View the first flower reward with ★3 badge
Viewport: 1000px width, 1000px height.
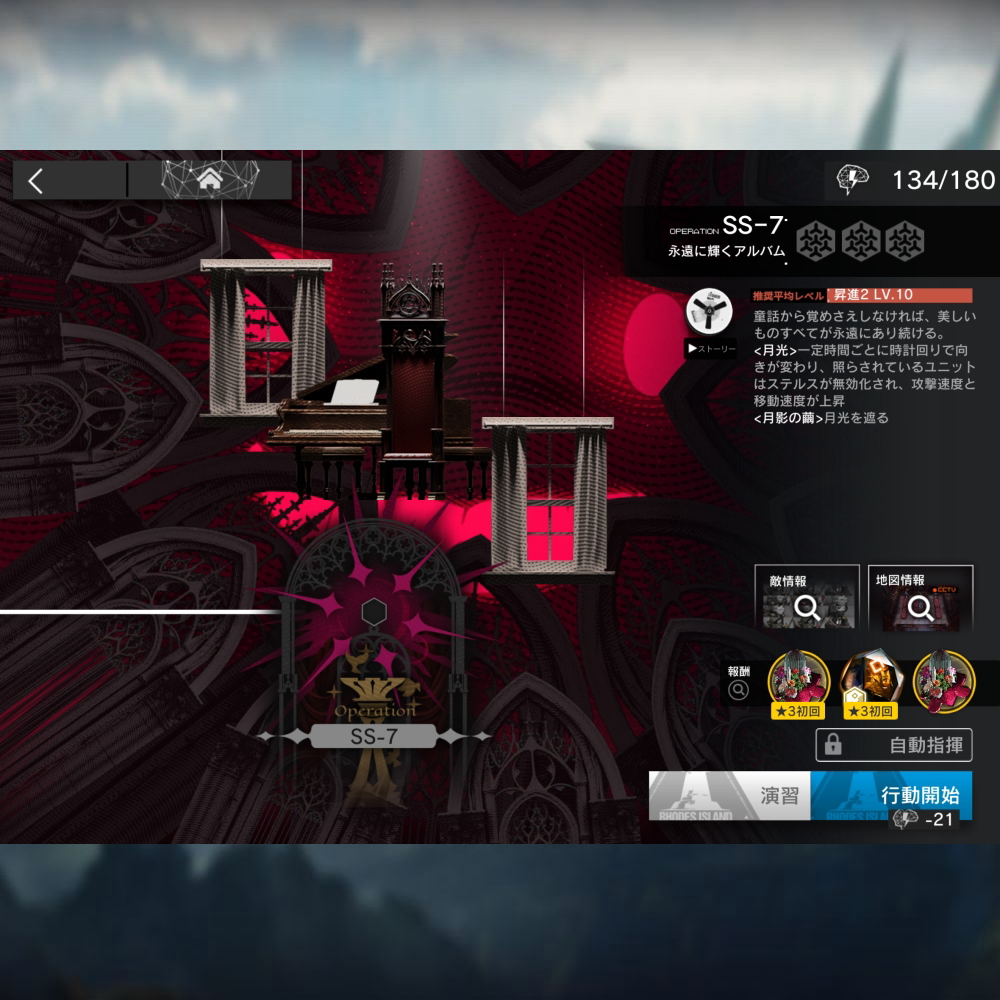(x=798, y=680)
